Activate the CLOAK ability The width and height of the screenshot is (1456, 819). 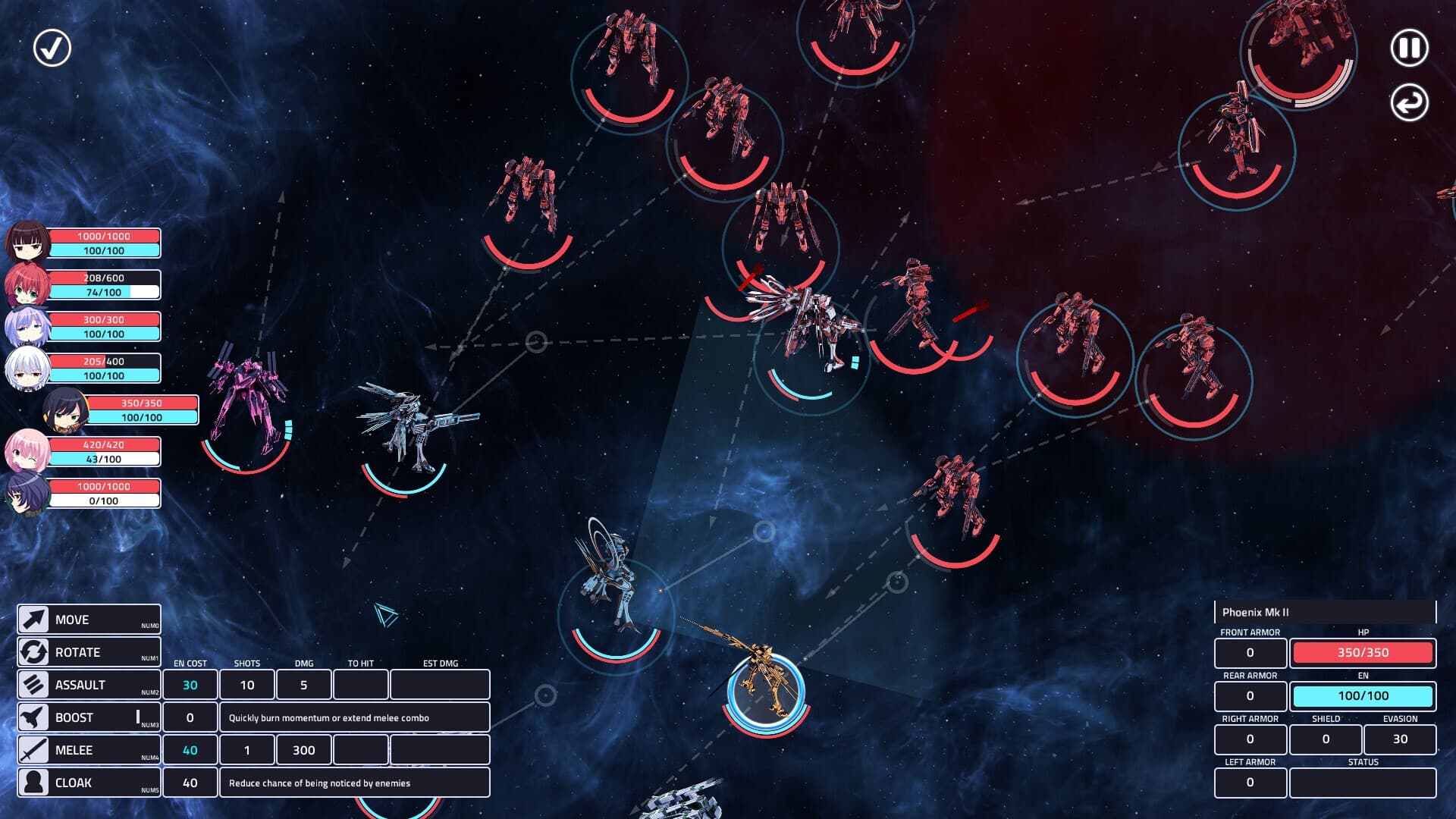click(89, 783)
